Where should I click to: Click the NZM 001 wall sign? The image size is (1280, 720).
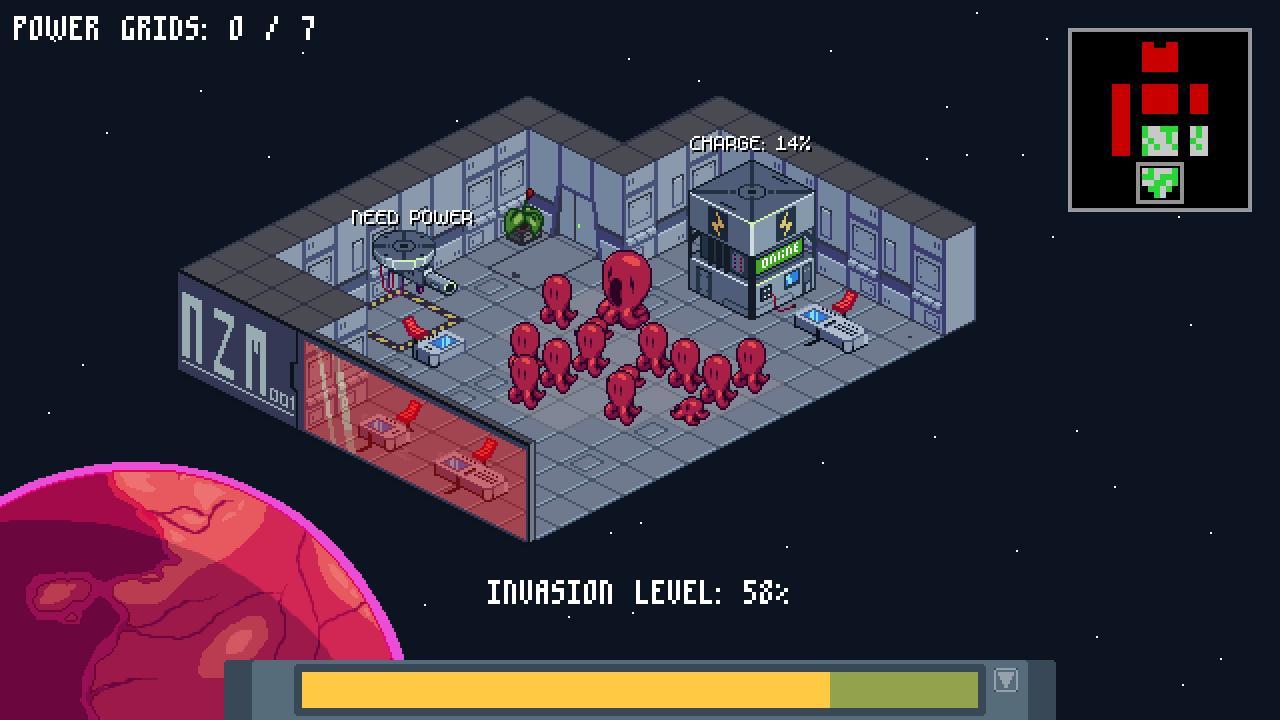click(222, 330)
